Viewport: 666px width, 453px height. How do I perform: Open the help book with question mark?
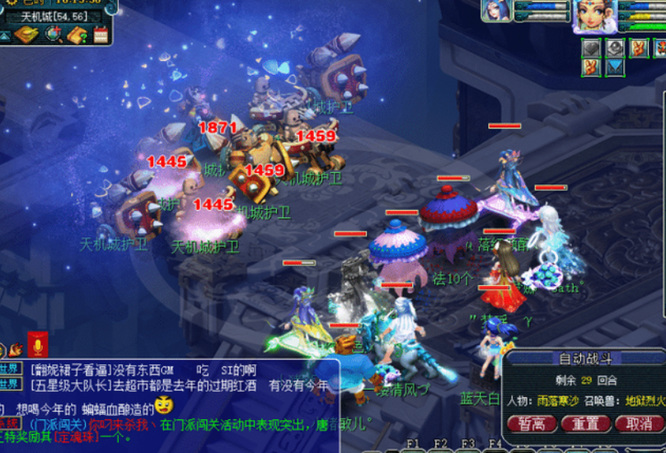[77, 34]
